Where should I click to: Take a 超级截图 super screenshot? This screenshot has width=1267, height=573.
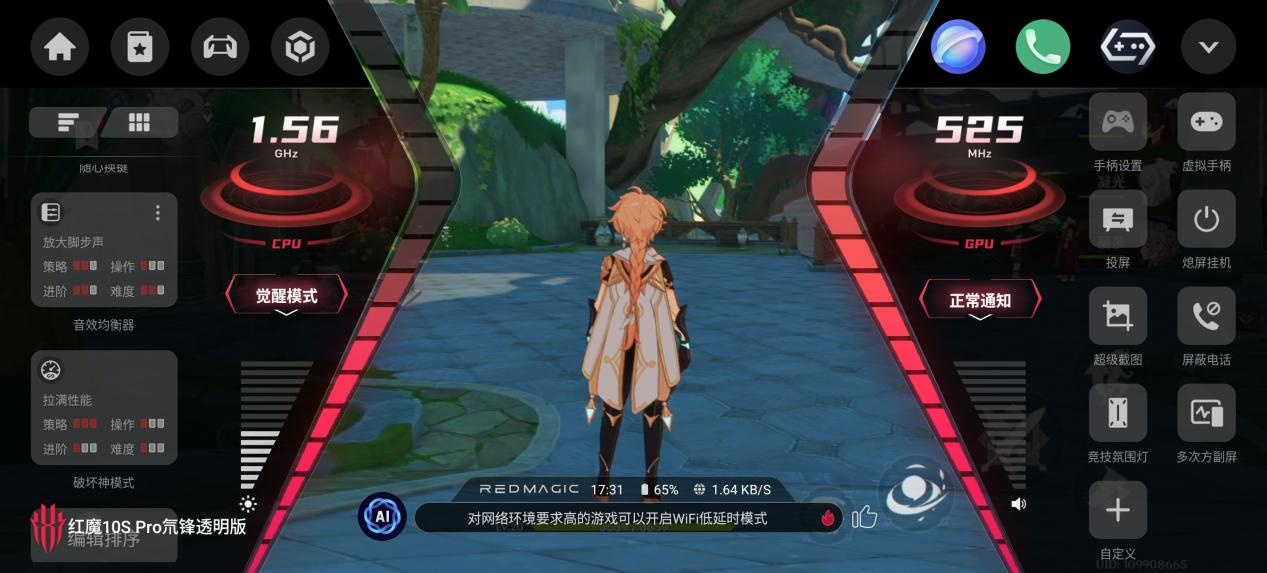[x=1117, y=317]
